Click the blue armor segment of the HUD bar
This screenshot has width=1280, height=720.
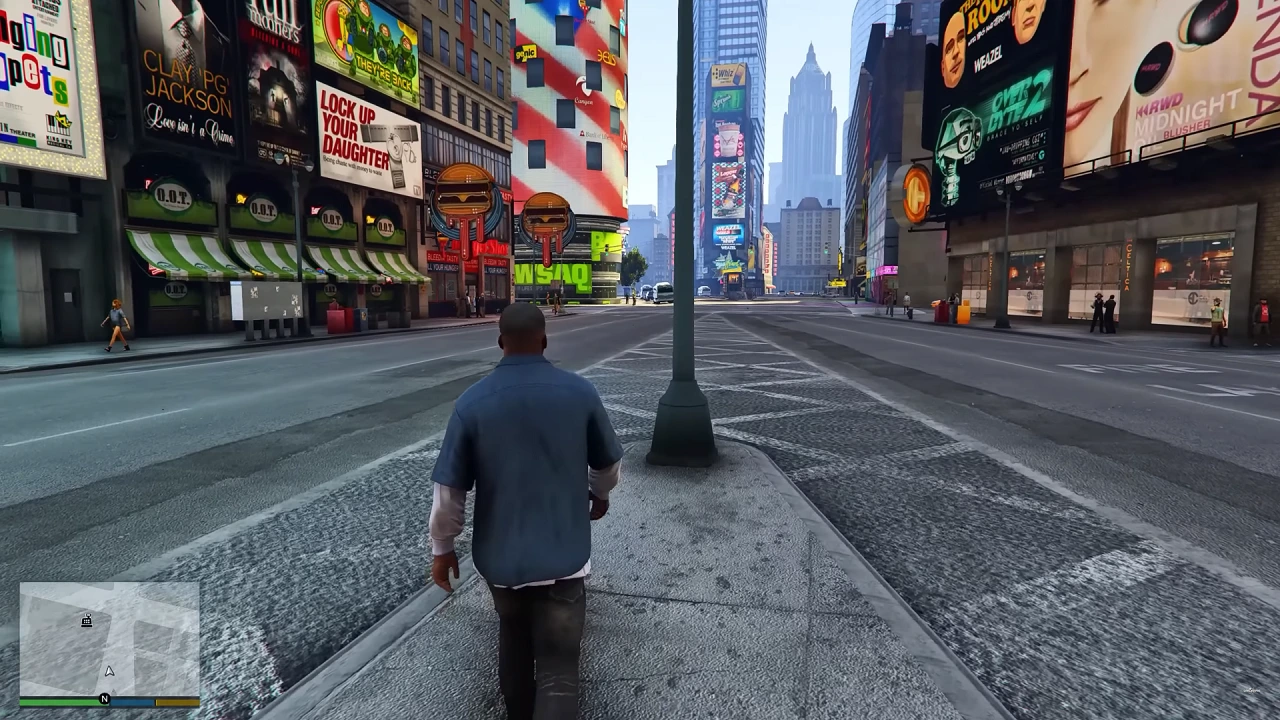133,701
